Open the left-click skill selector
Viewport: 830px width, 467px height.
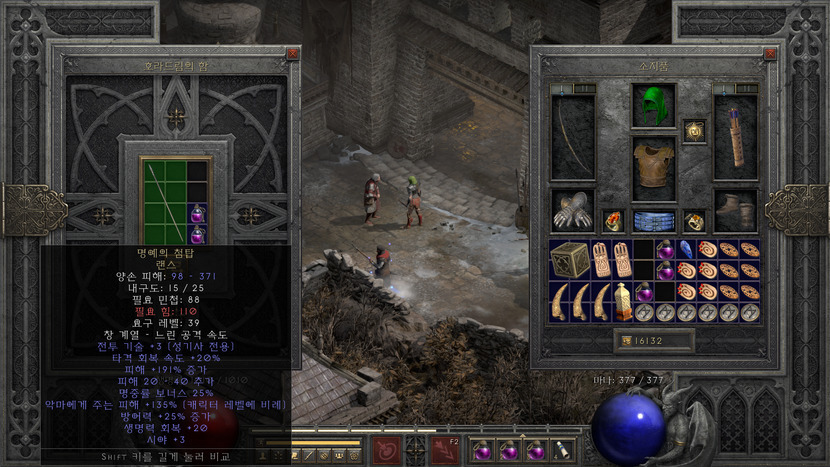[x=383, y=451]
